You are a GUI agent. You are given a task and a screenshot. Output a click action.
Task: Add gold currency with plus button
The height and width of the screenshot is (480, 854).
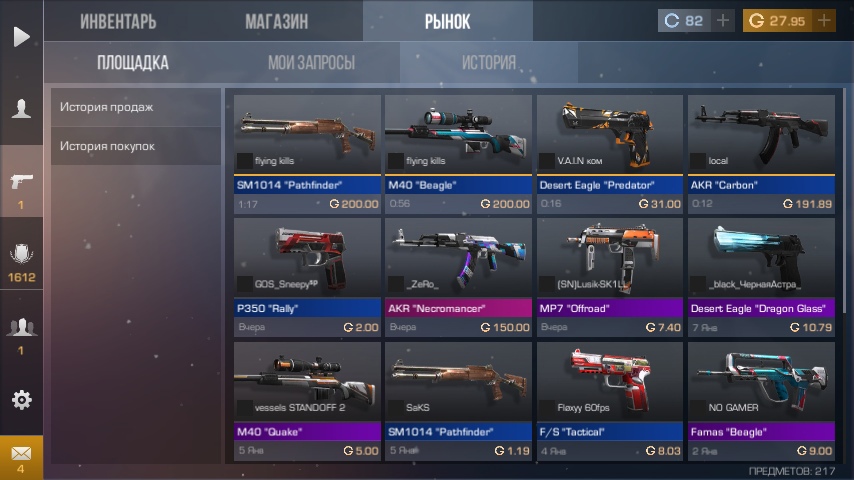[824, 21]
